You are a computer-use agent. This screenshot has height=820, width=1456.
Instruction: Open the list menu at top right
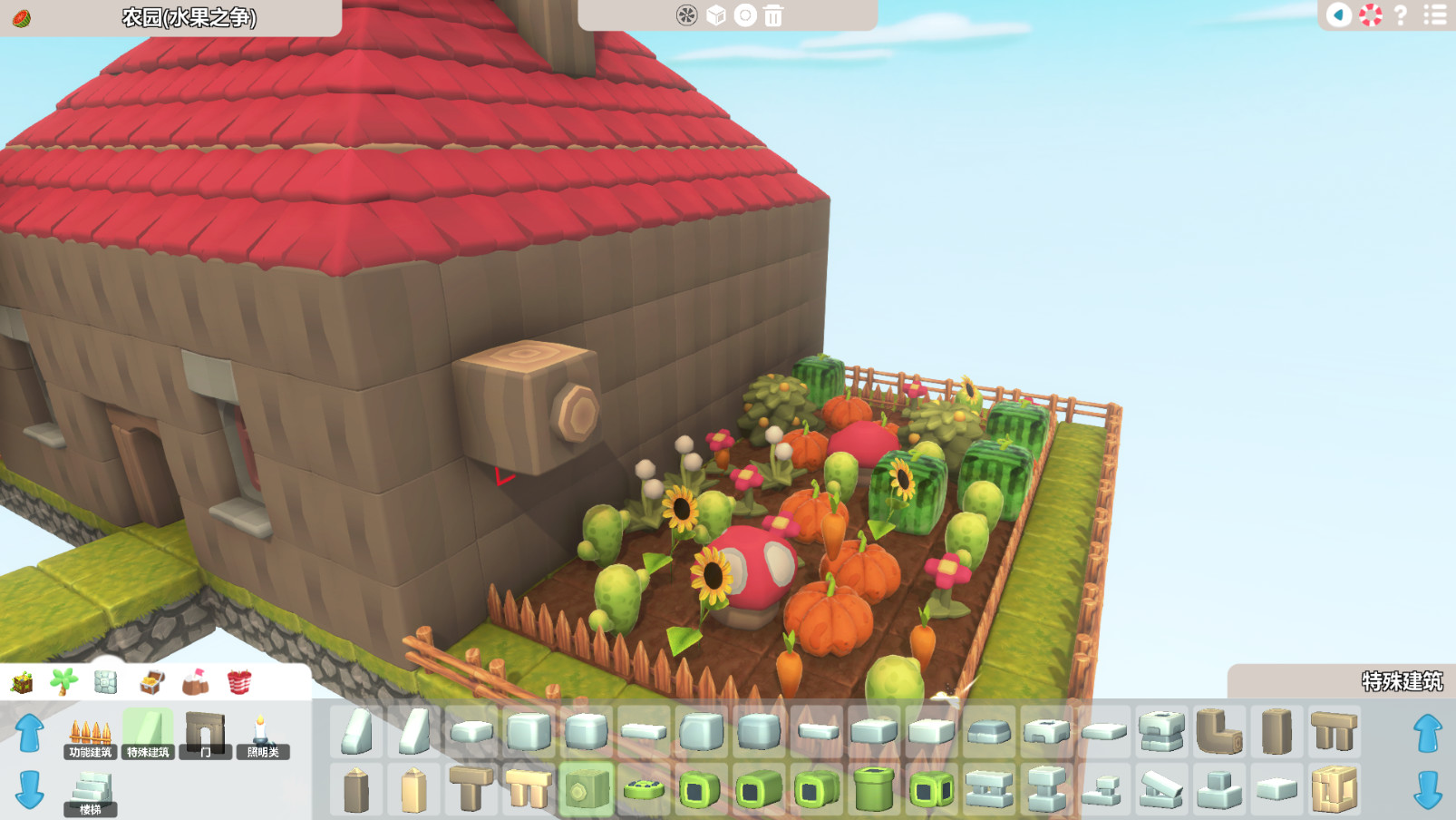pos(1431,15)
